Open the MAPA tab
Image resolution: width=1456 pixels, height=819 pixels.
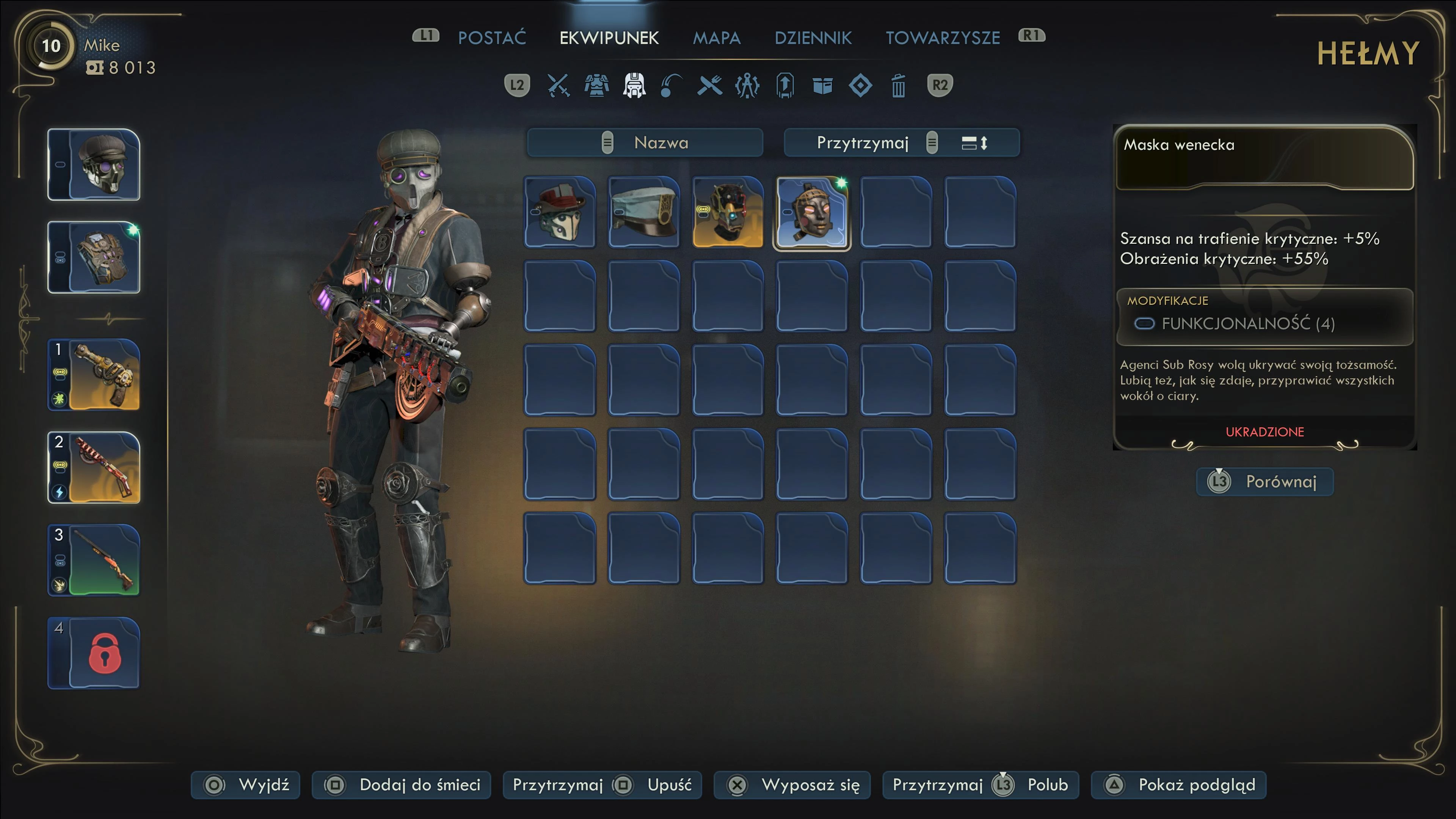tap(716, 38)
